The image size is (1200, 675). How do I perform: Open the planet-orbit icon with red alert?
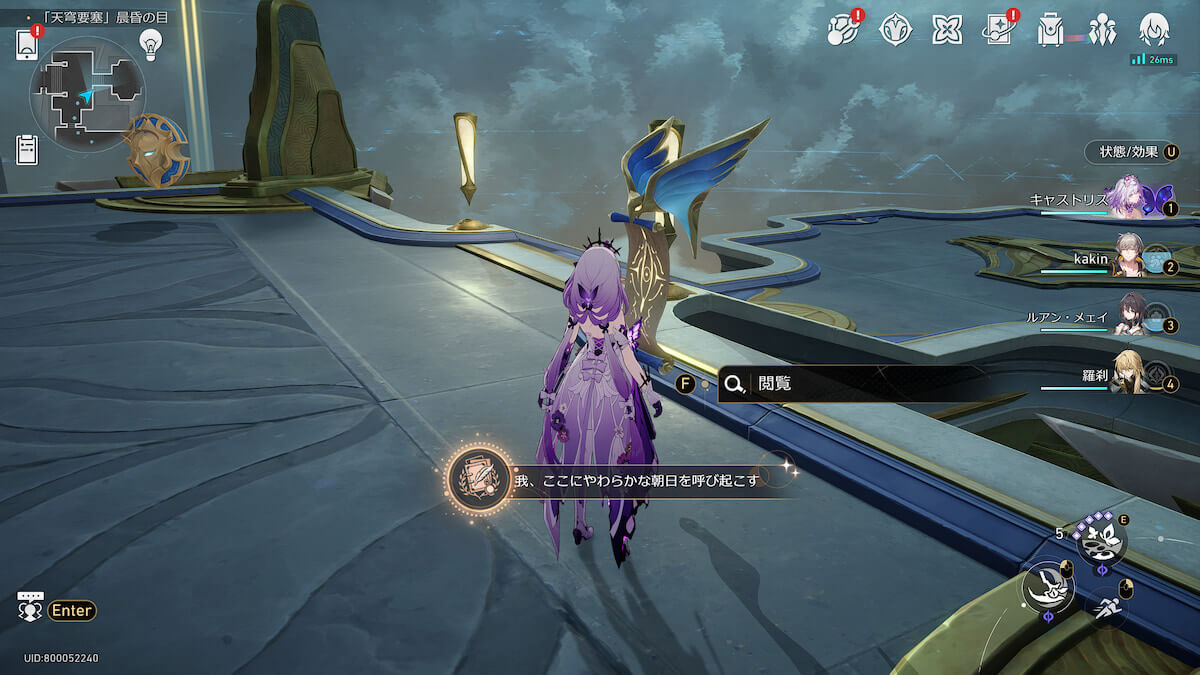843,30
